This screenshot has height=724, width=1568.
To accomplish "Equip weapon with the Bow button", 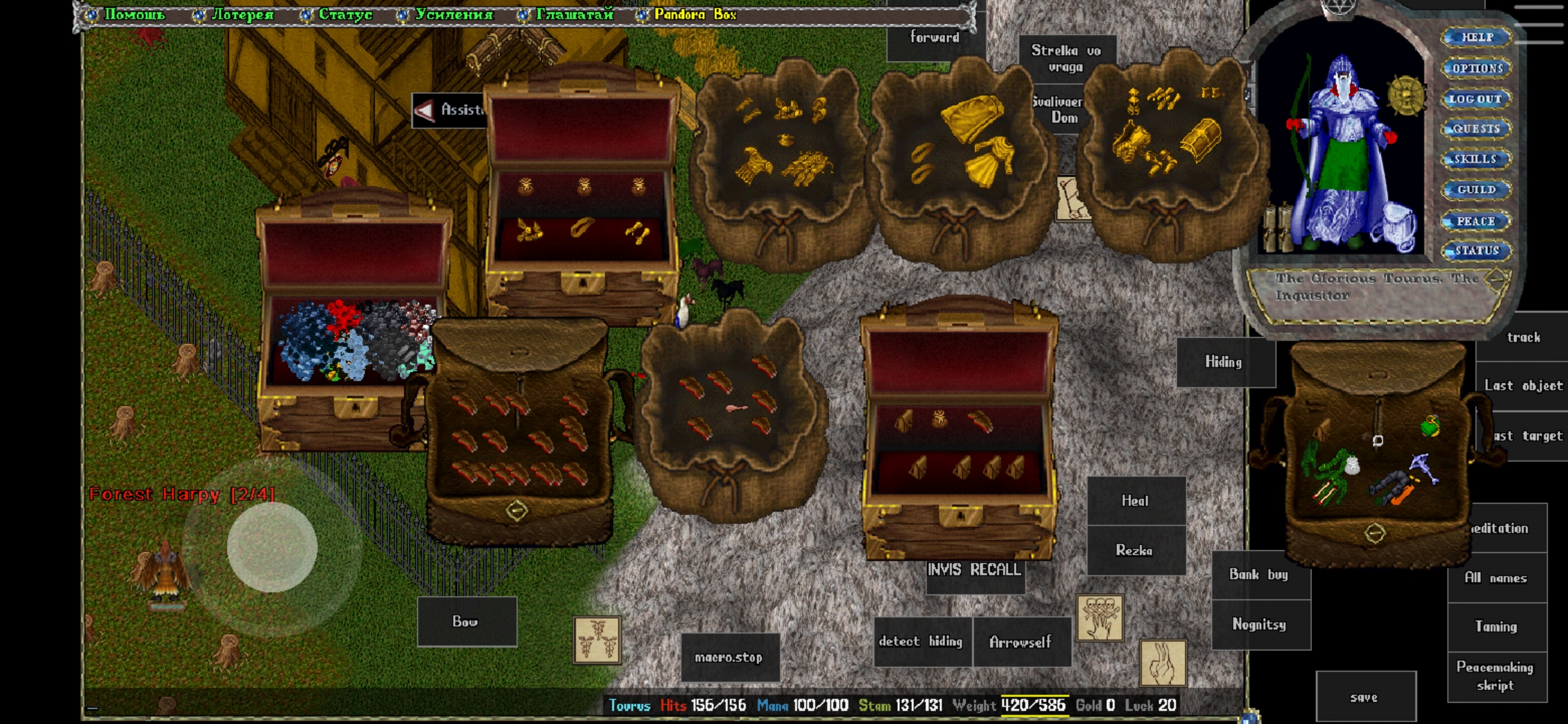I will (466, 621).
